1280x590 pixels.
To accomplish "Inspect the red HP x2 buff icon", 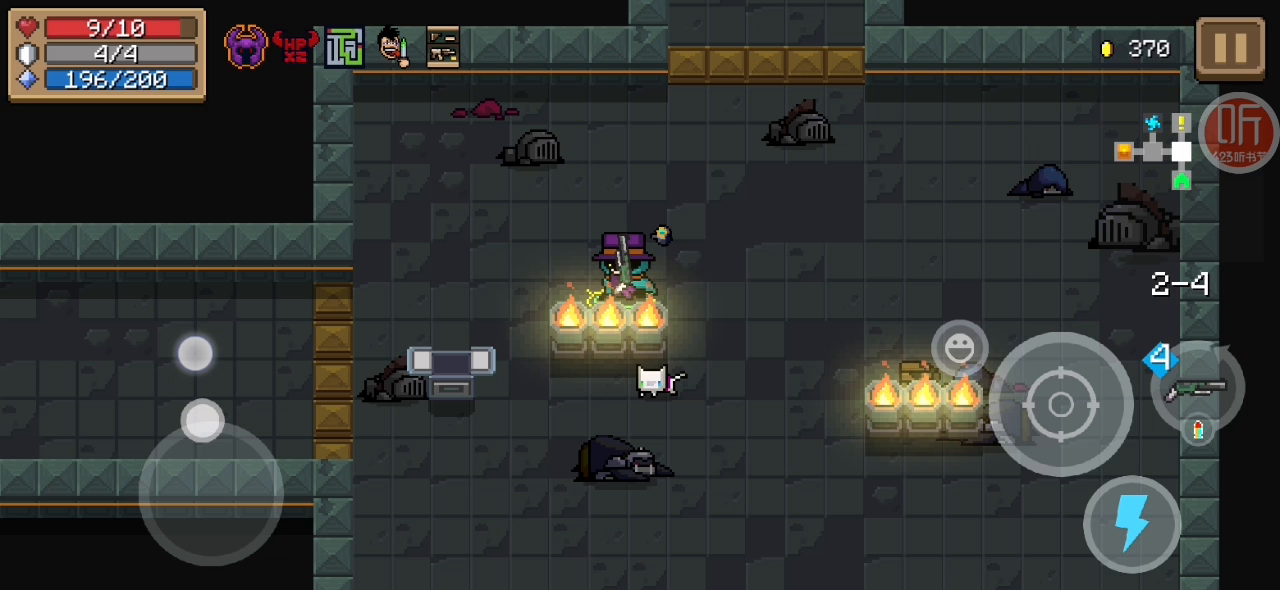I will (x=295, y=47).
